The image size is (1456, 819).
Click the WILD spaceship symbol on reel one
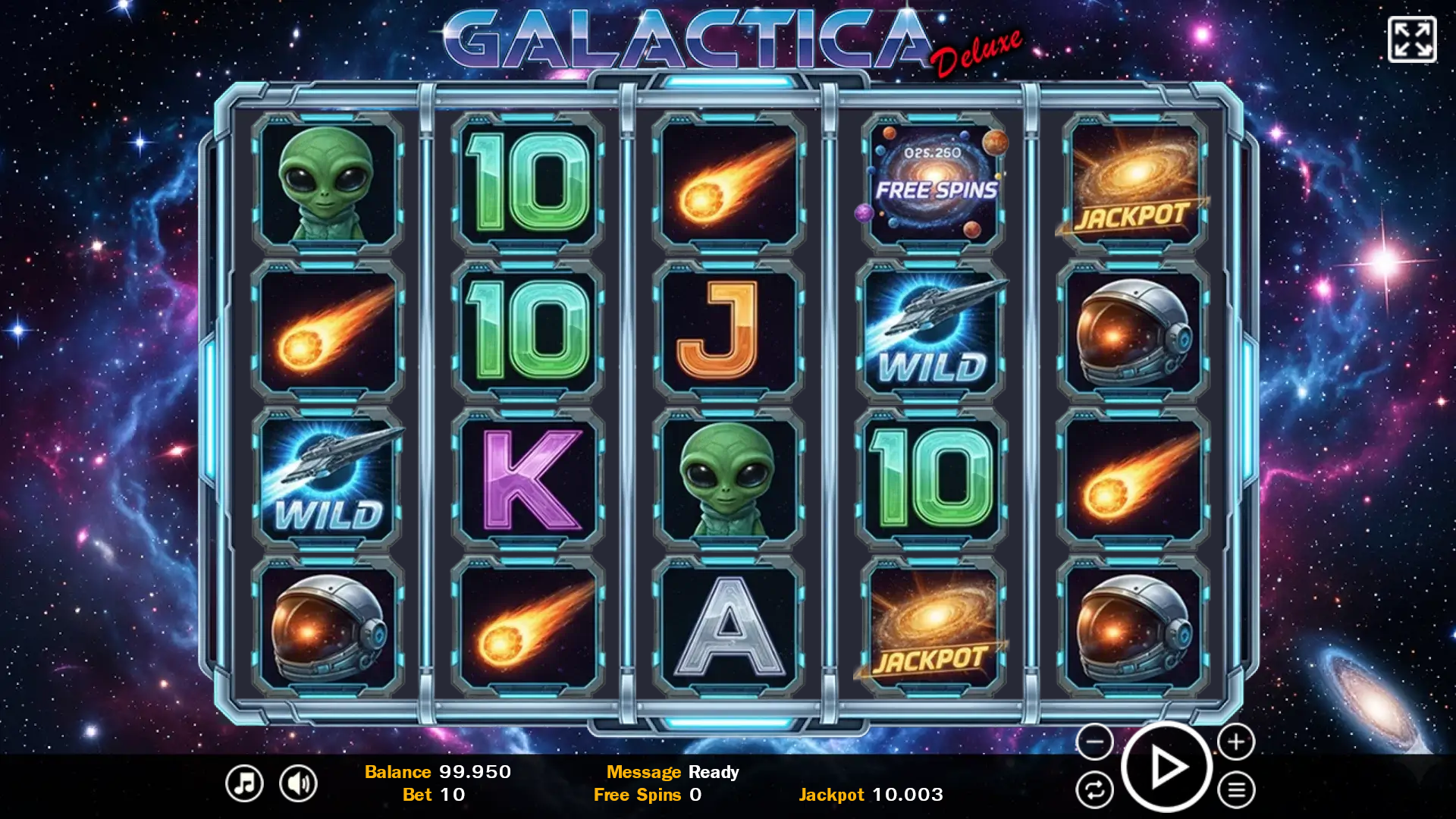(328, 476)
